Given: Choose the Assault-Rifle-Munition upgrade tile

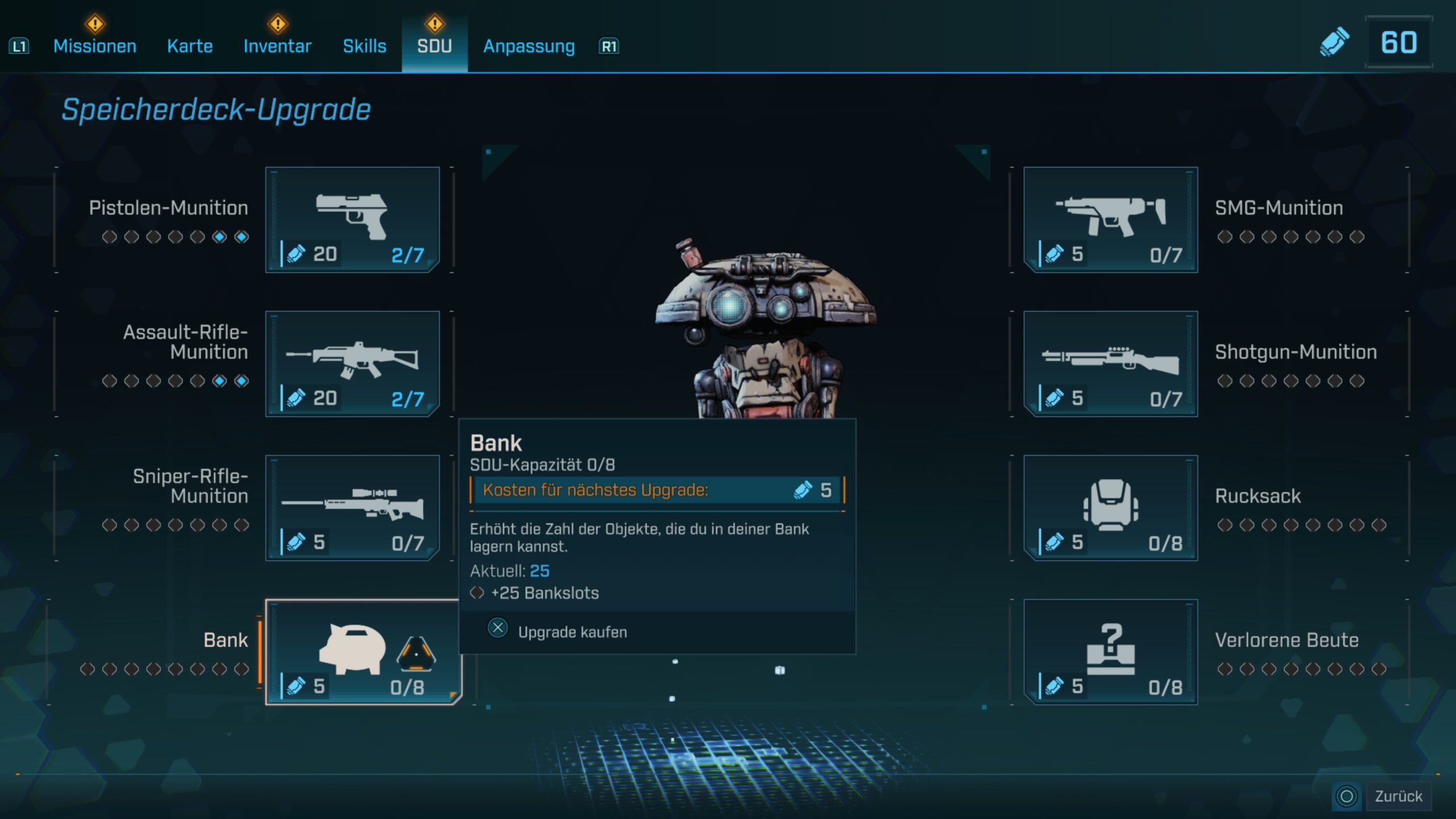Looking at the screenshot, I should click(353, 363).
